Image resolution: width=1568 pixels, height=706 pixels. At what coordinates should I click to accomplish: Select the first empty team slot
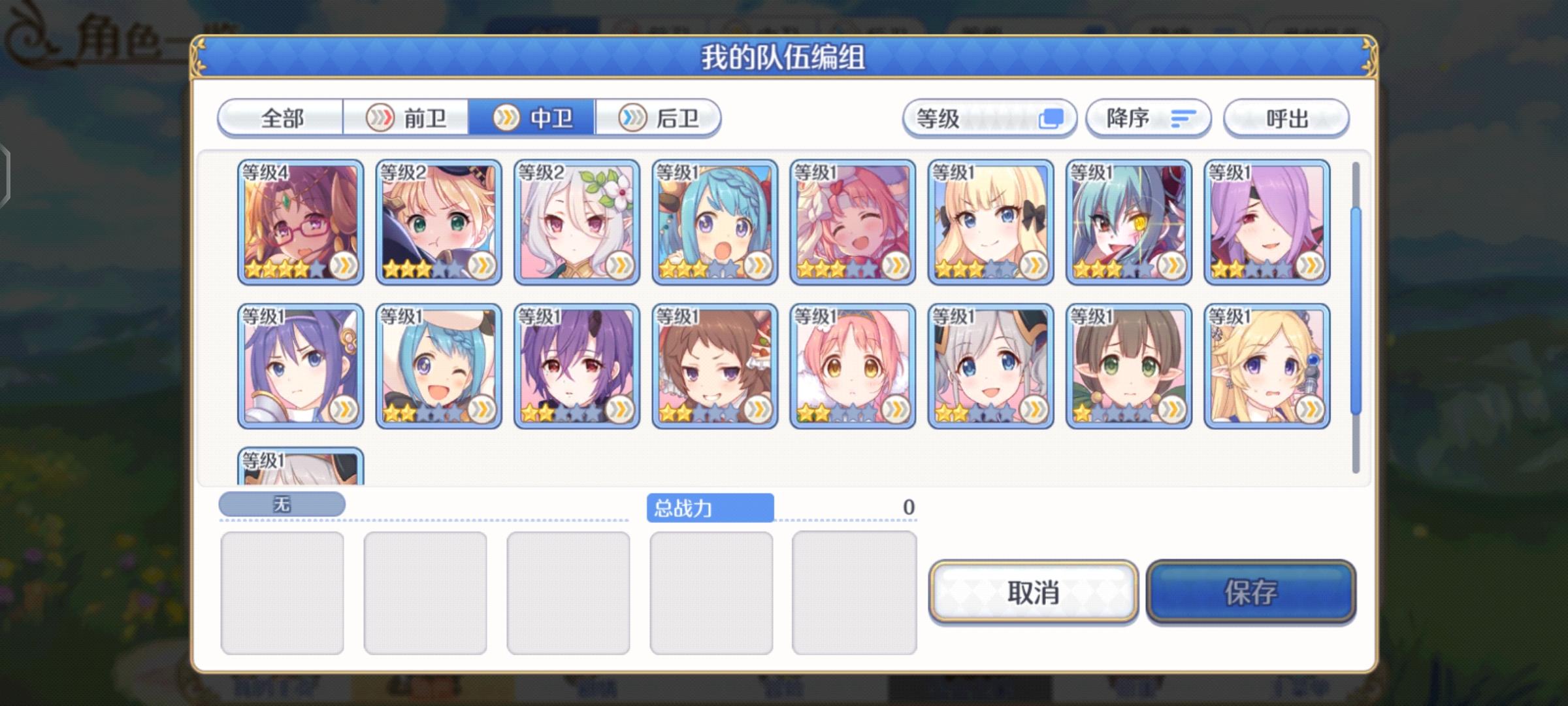coord(282,591)
